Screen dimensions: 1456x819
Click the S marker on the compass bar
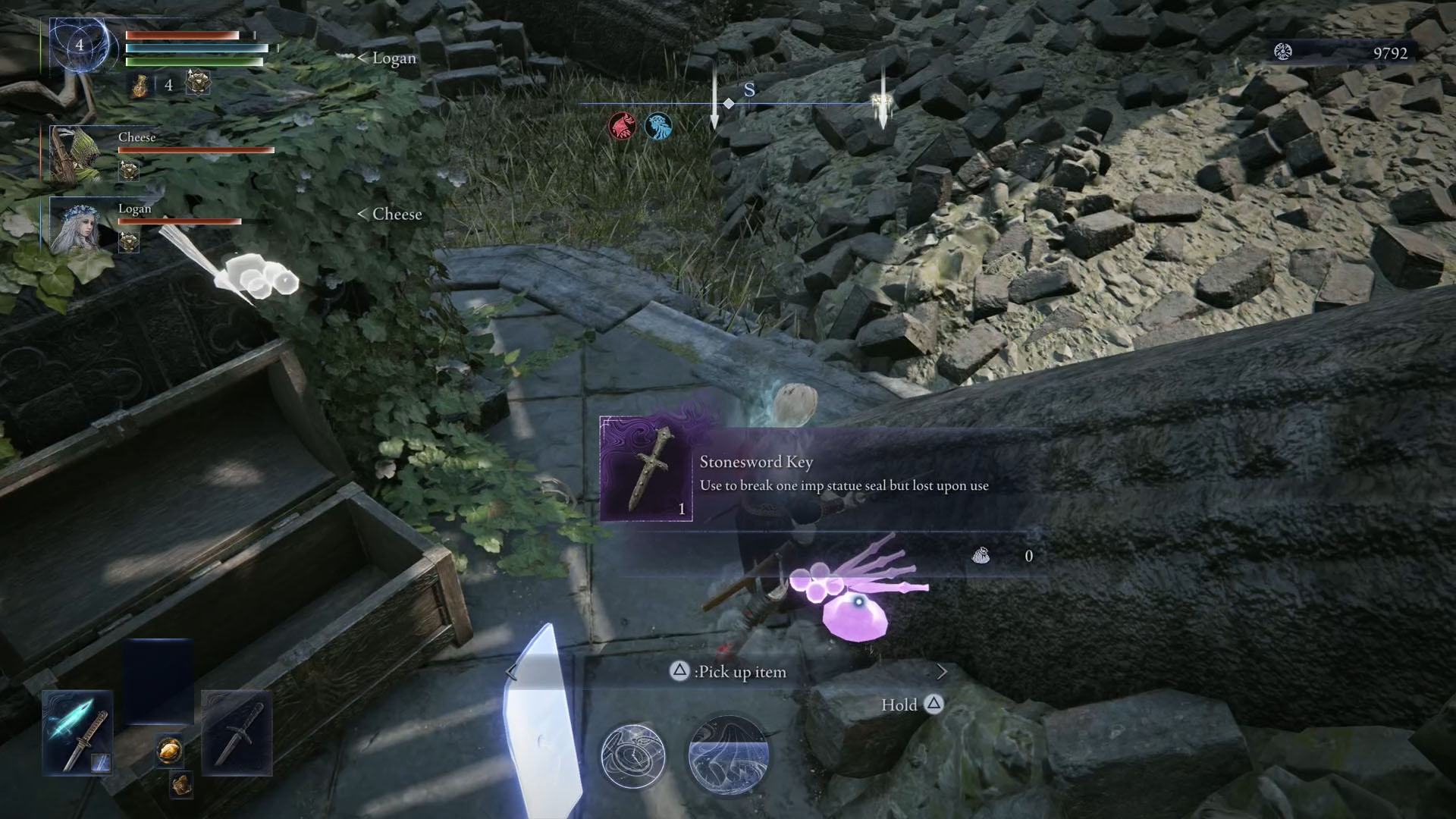coord(749,91)
